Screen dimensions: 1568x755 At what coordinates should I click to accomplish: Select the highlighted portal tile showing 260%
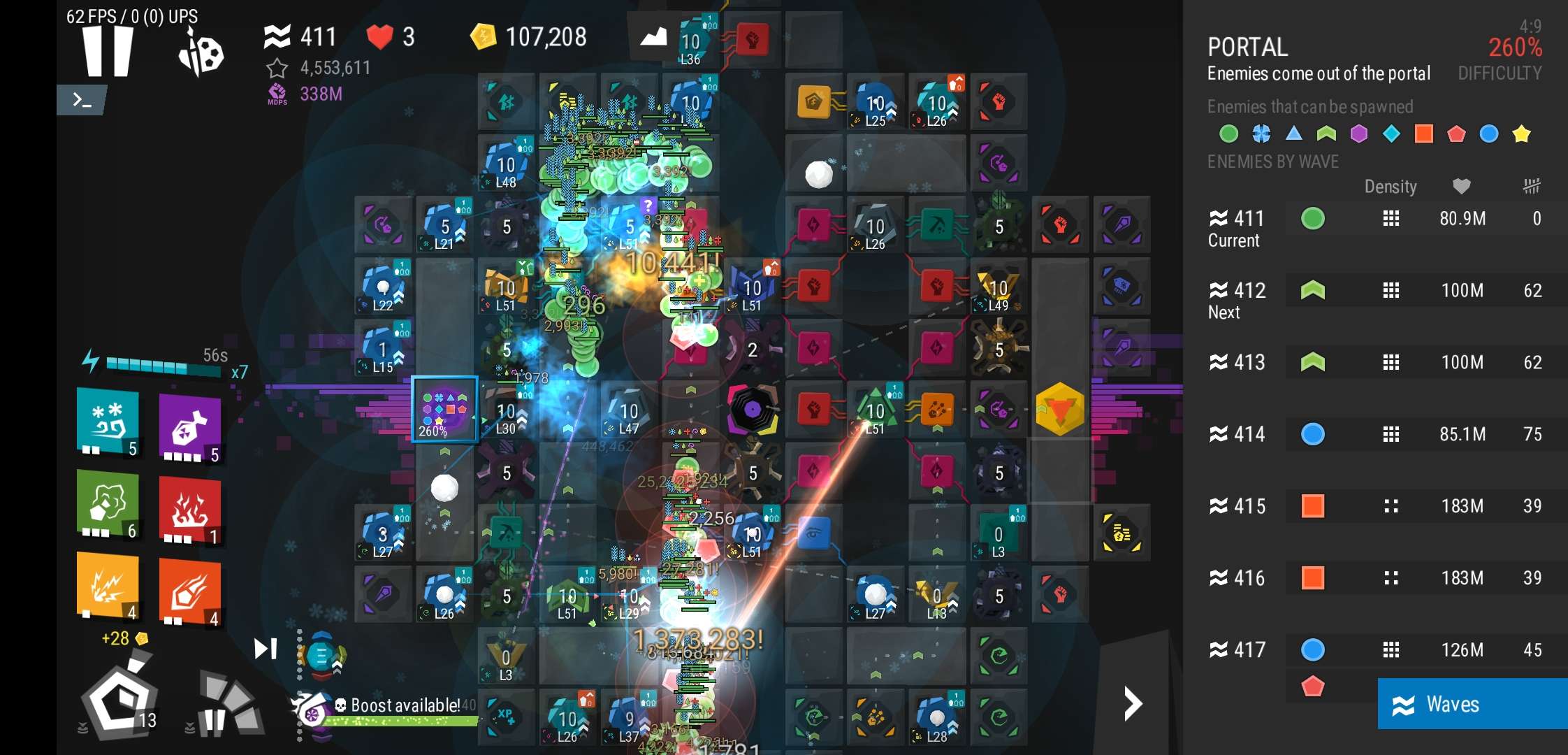point(444,410)
